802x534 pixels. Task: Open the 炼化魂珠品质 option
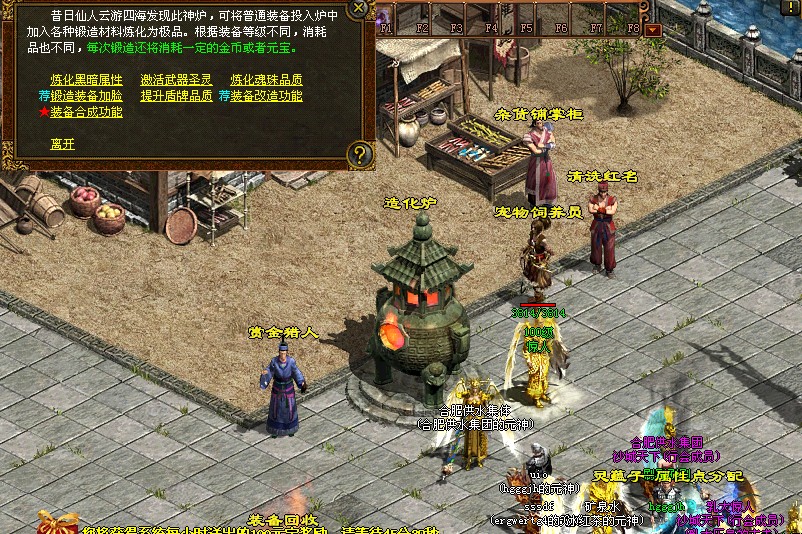tap(266, 80)
